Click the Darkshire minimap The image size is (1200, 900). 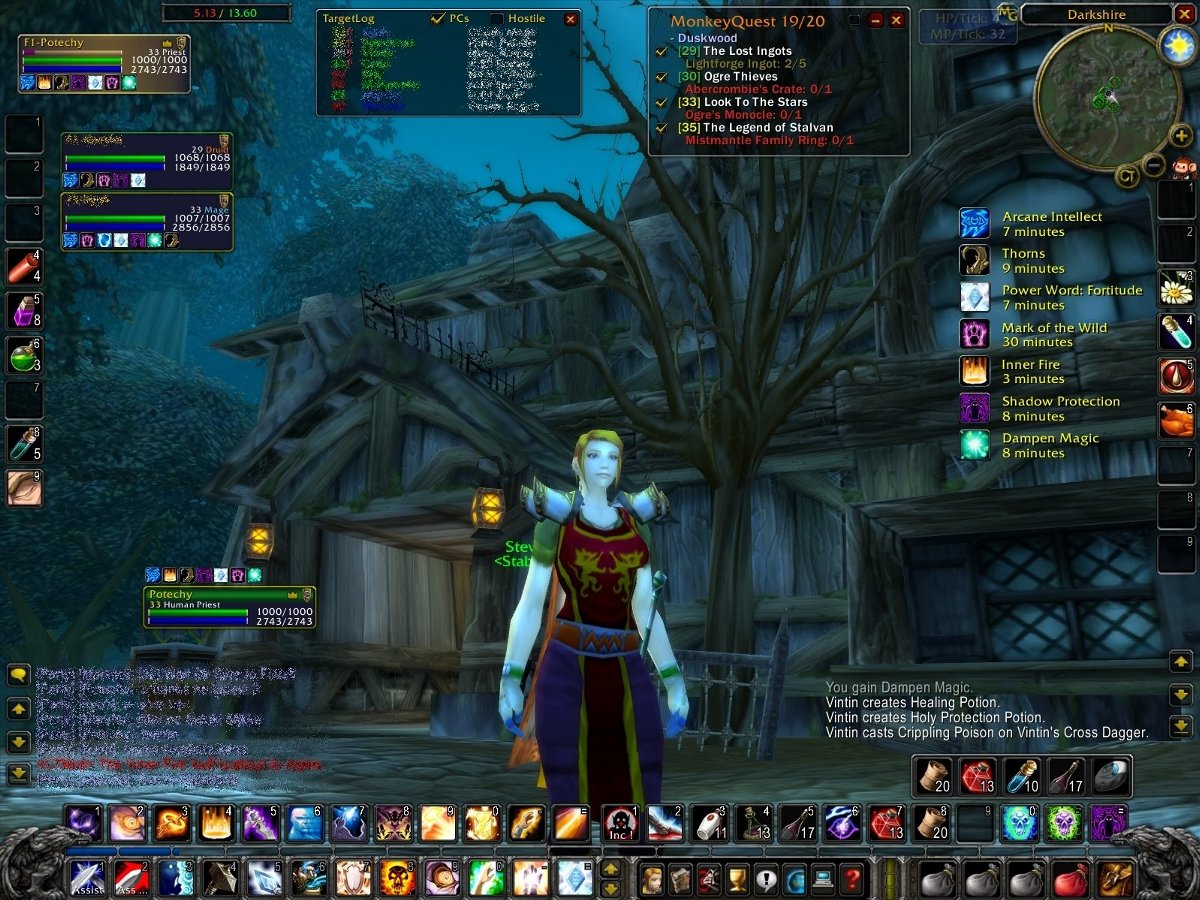(1094, 96)
